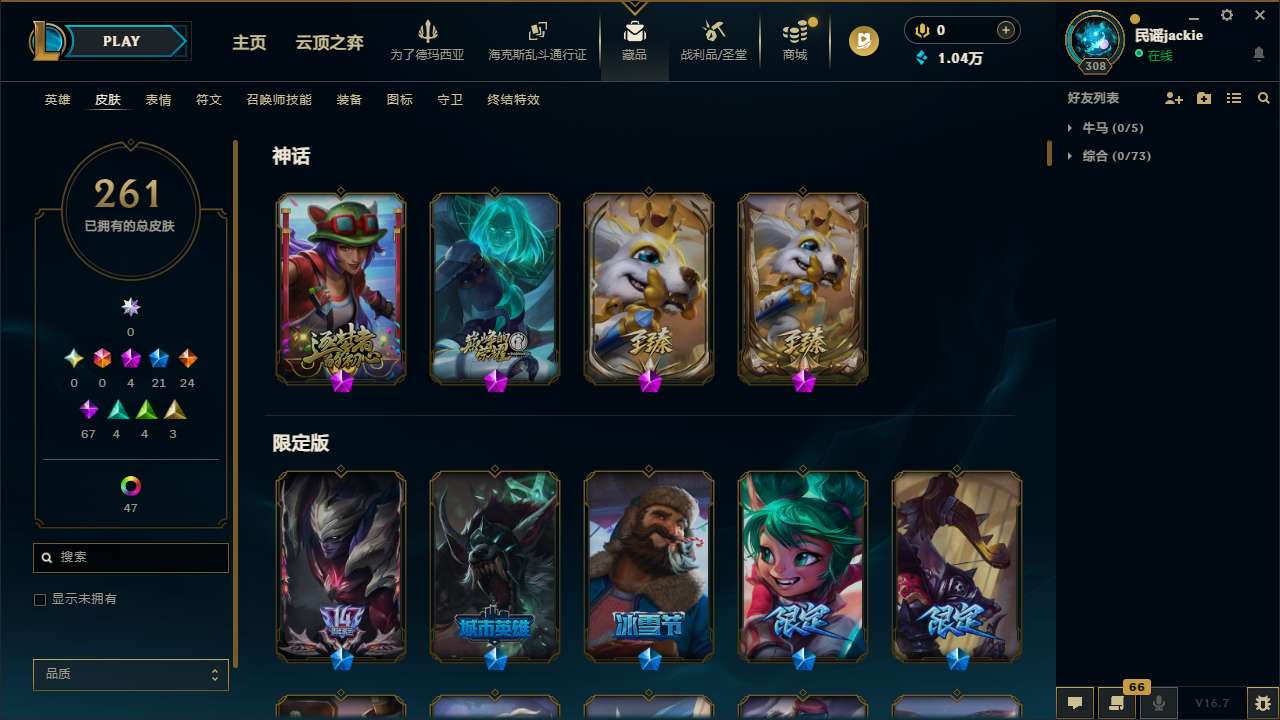Switch to the 英雄 tab
This screenshot has height=720, width=1280.
click(57, 100)
